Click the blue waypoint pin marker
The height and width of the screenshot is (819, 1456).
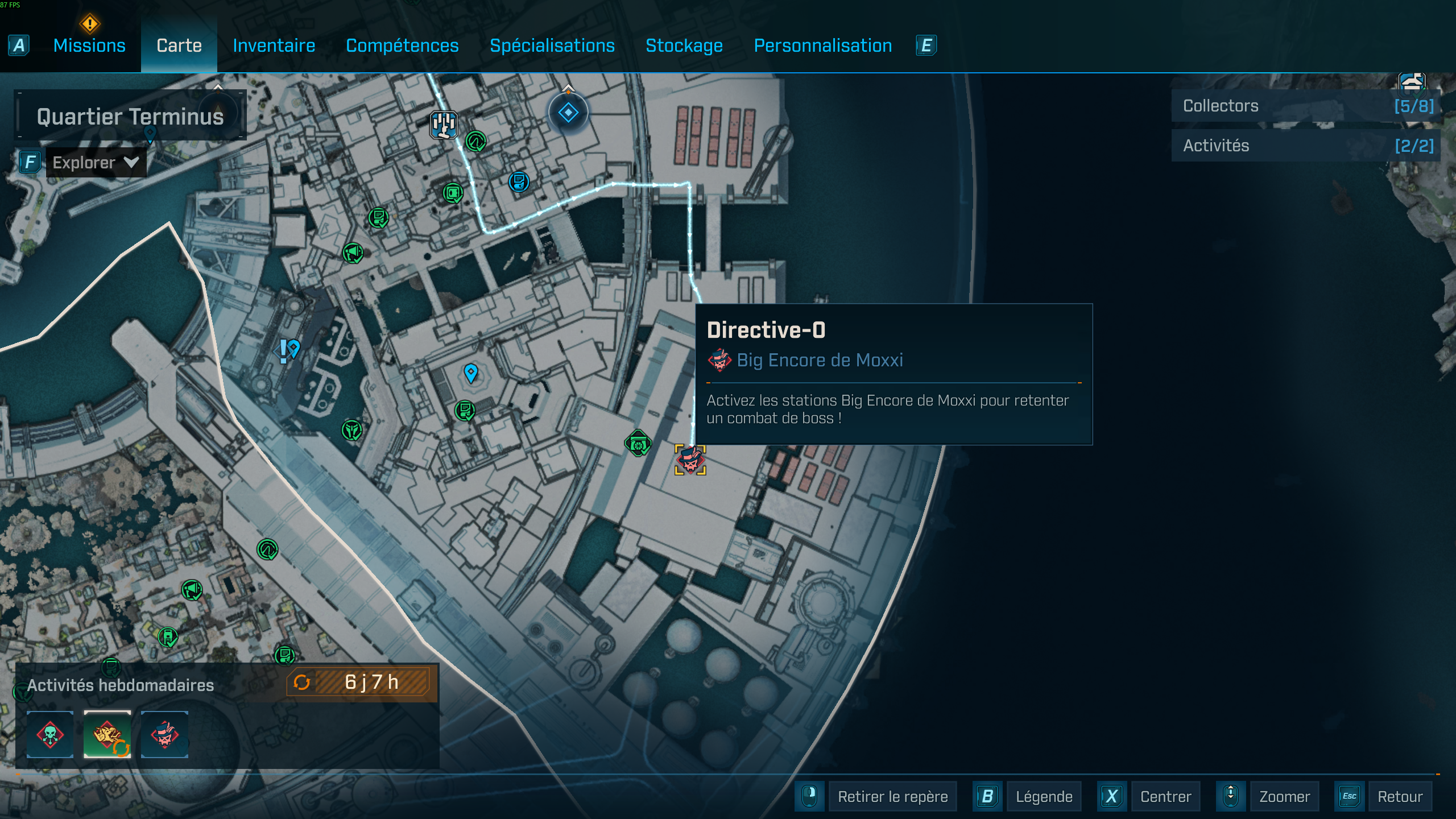[471, 373]
